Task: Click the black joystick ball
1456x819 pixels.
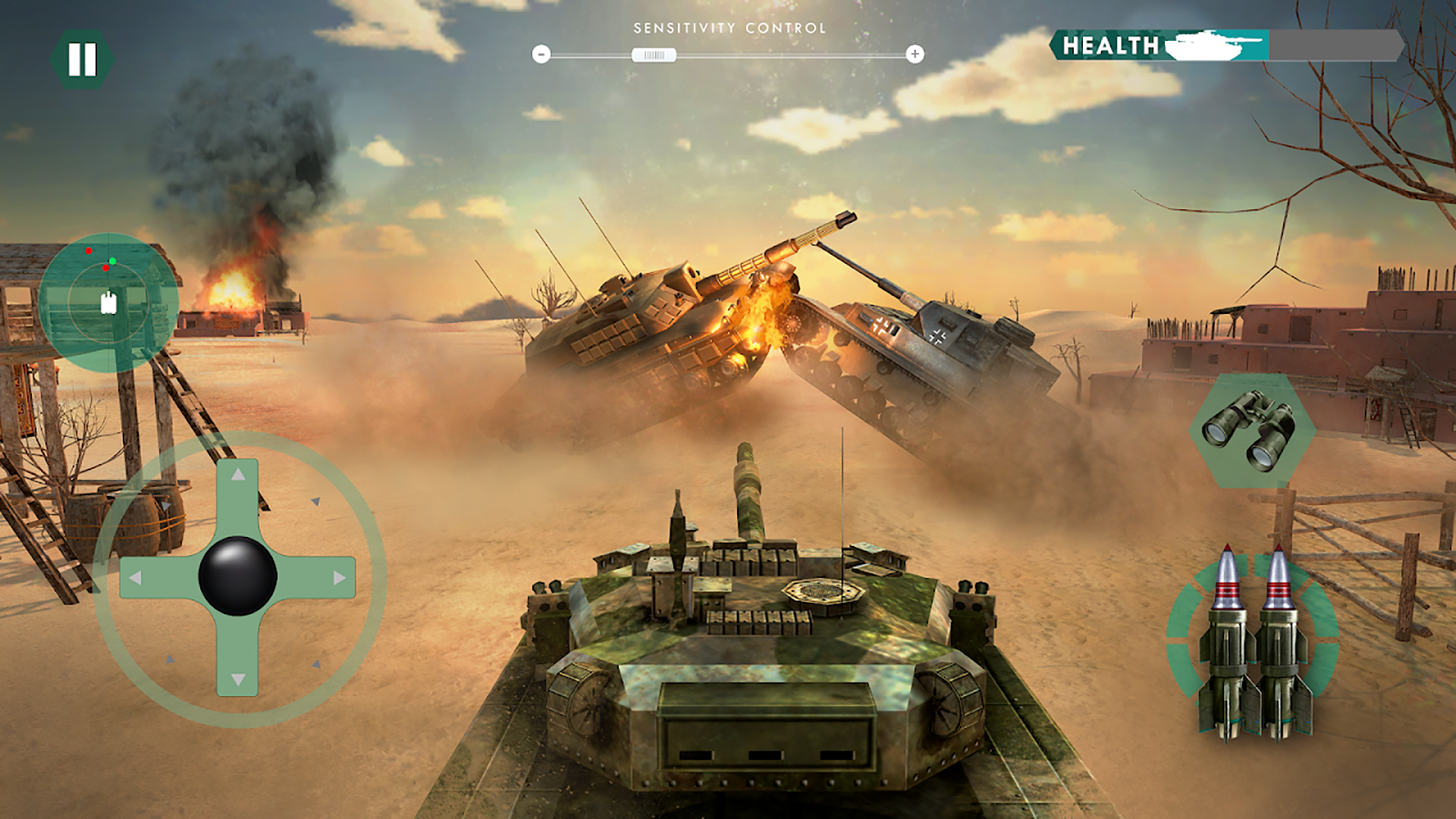Action: [237, 576]
